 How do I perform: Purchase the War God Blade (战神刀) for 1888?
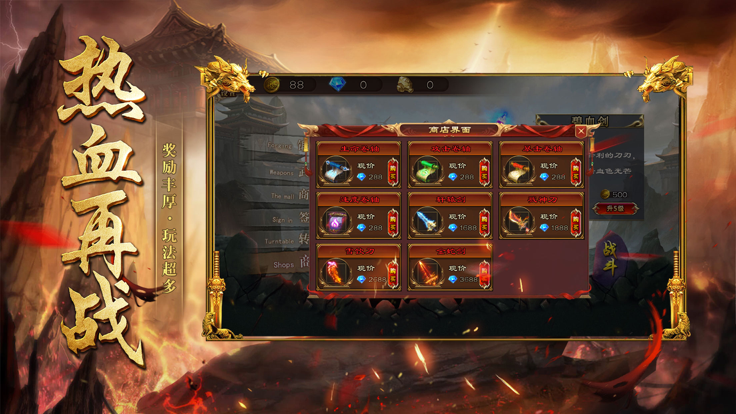pos(576,222)
